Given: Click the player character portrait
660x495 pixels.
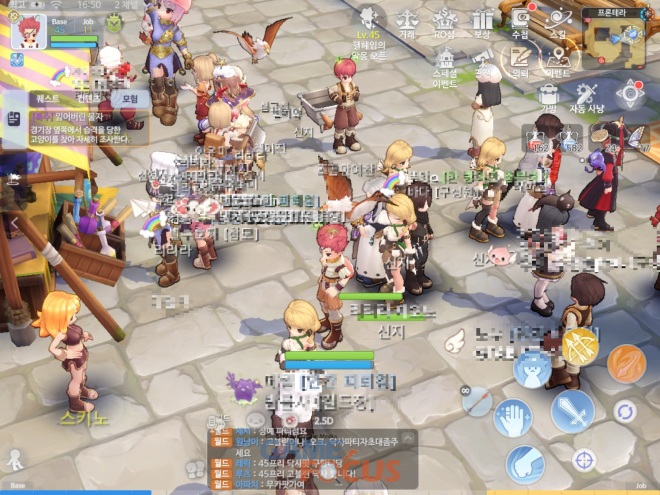Looking at the screenshot, I should click(x=27, y=32).
